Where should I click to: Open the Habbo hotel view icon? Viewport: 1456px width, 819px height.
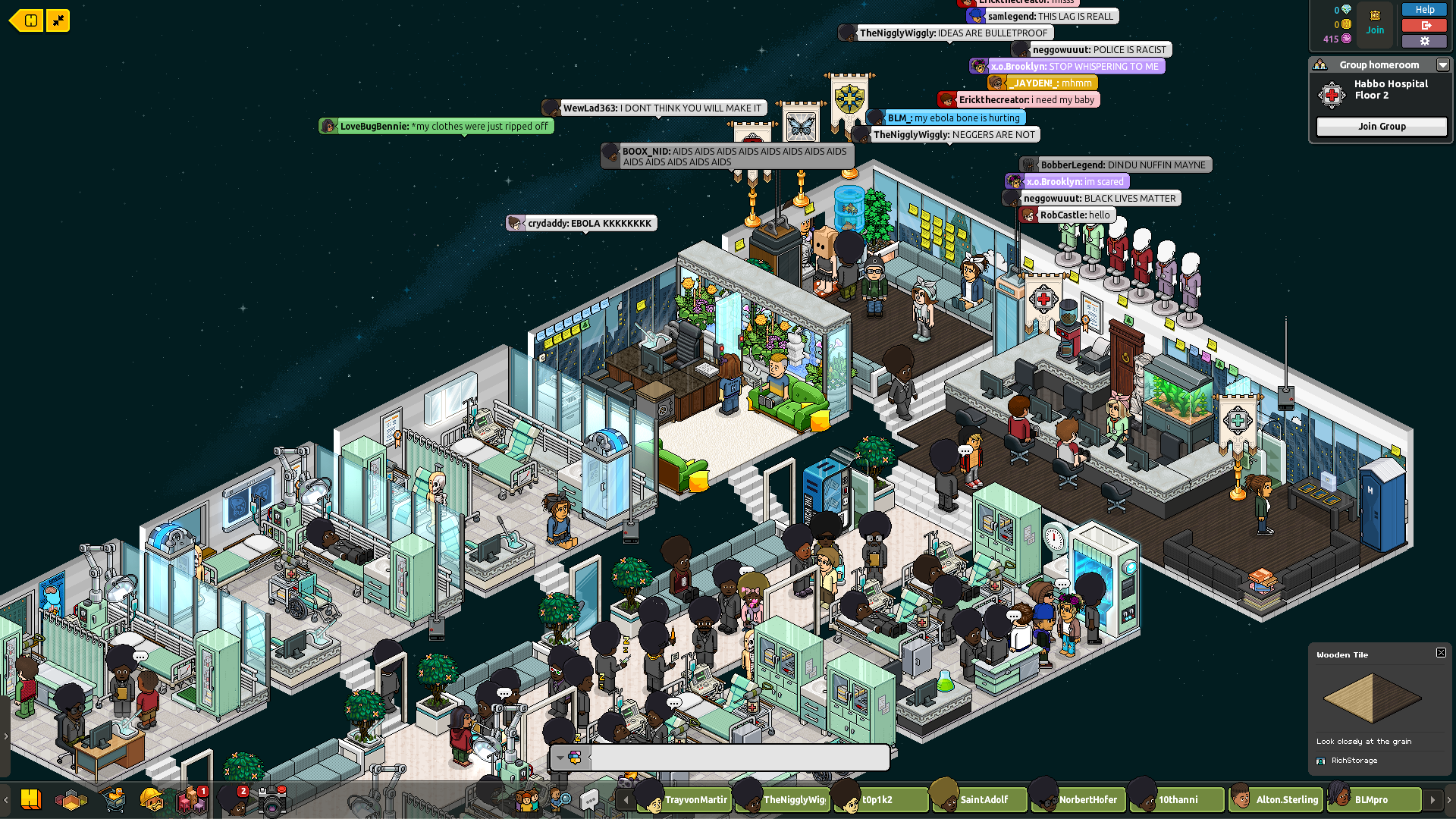point(31,799)
